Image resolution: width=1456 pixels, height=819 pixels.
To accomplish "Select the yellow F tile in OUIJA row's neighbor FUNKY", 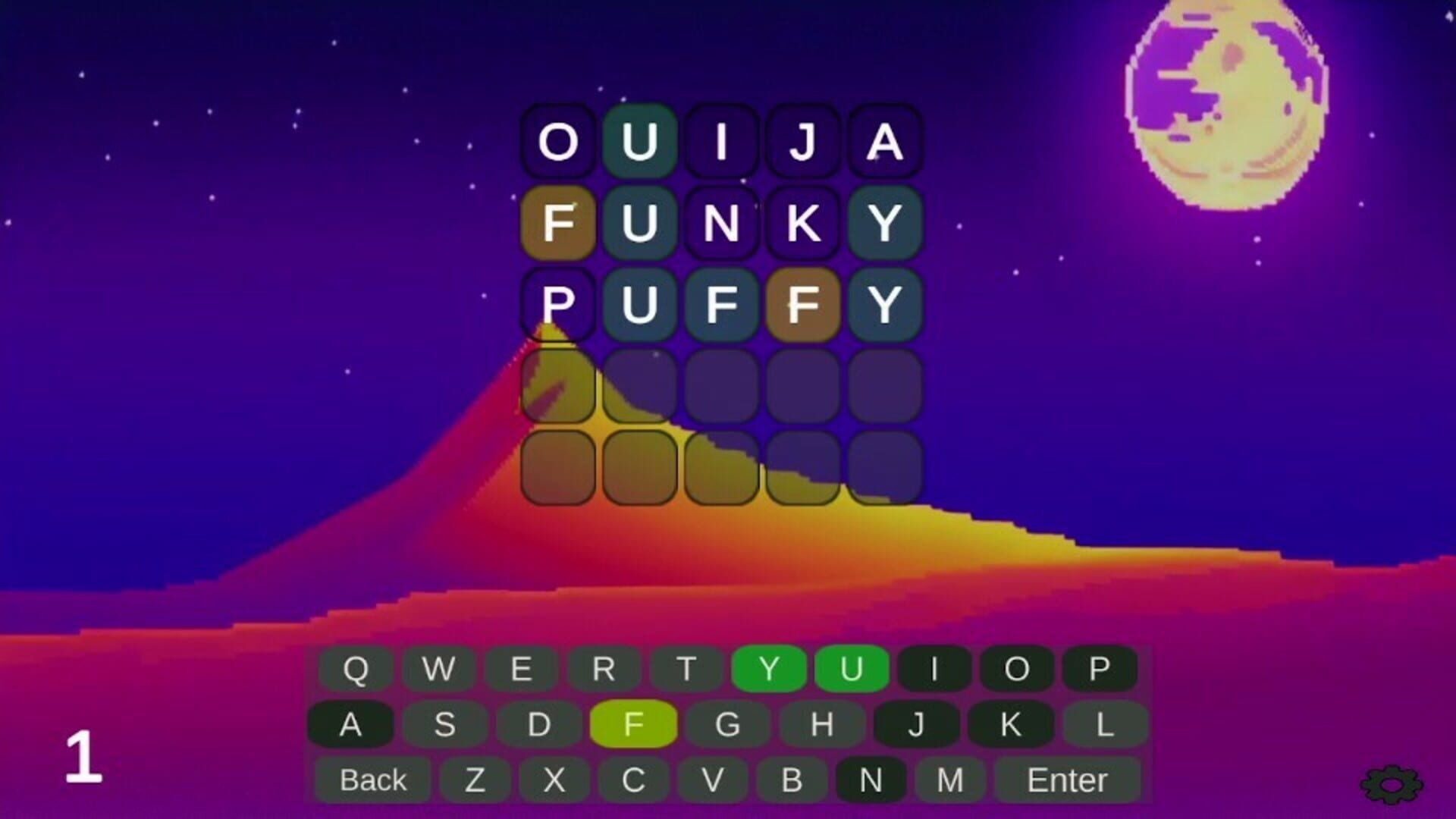I will [x=559, y=224].
